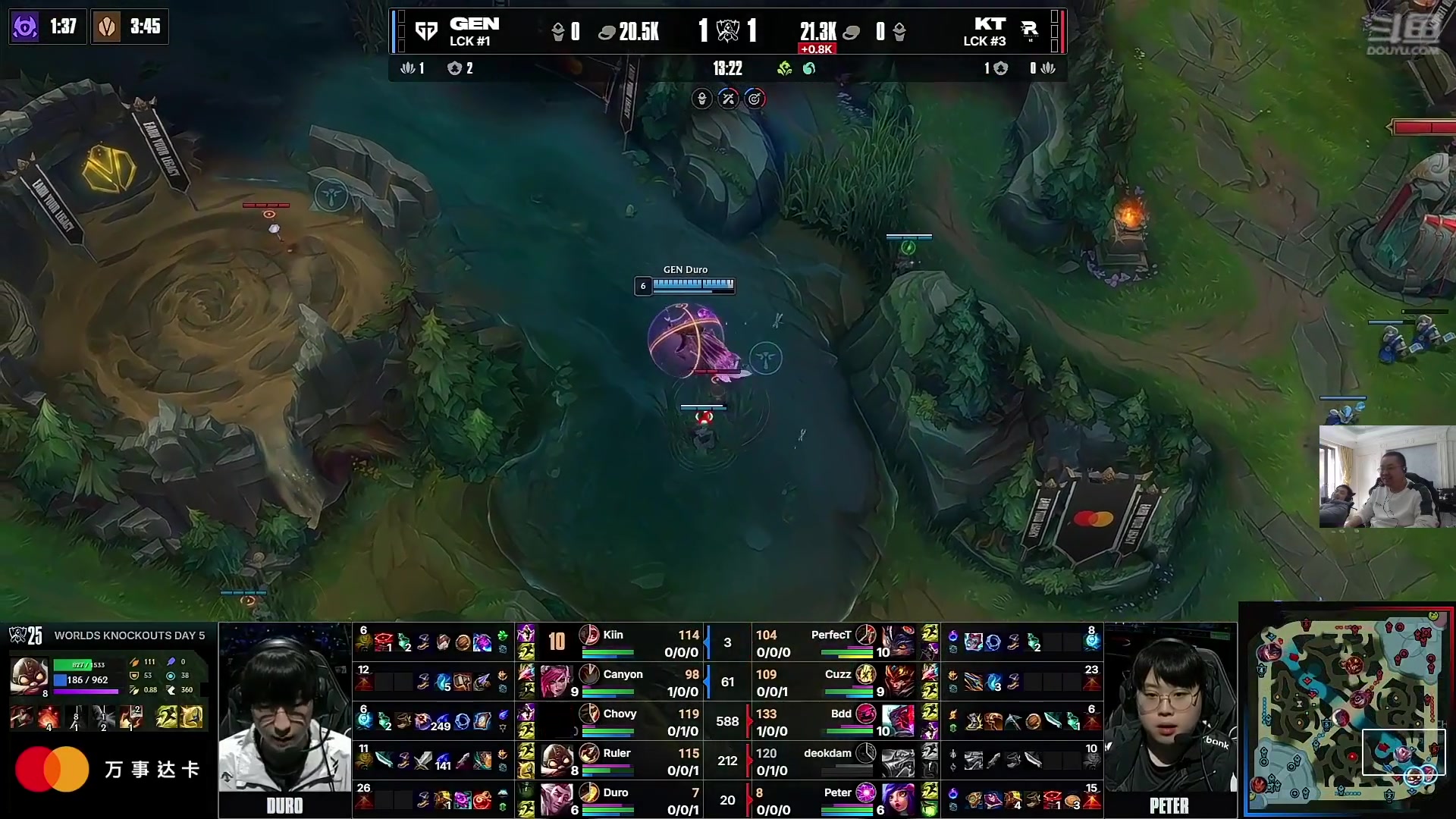Choose Chovy's scoreboard row
The height and width of the screenshot is (819, 1456).
(622, 721)
